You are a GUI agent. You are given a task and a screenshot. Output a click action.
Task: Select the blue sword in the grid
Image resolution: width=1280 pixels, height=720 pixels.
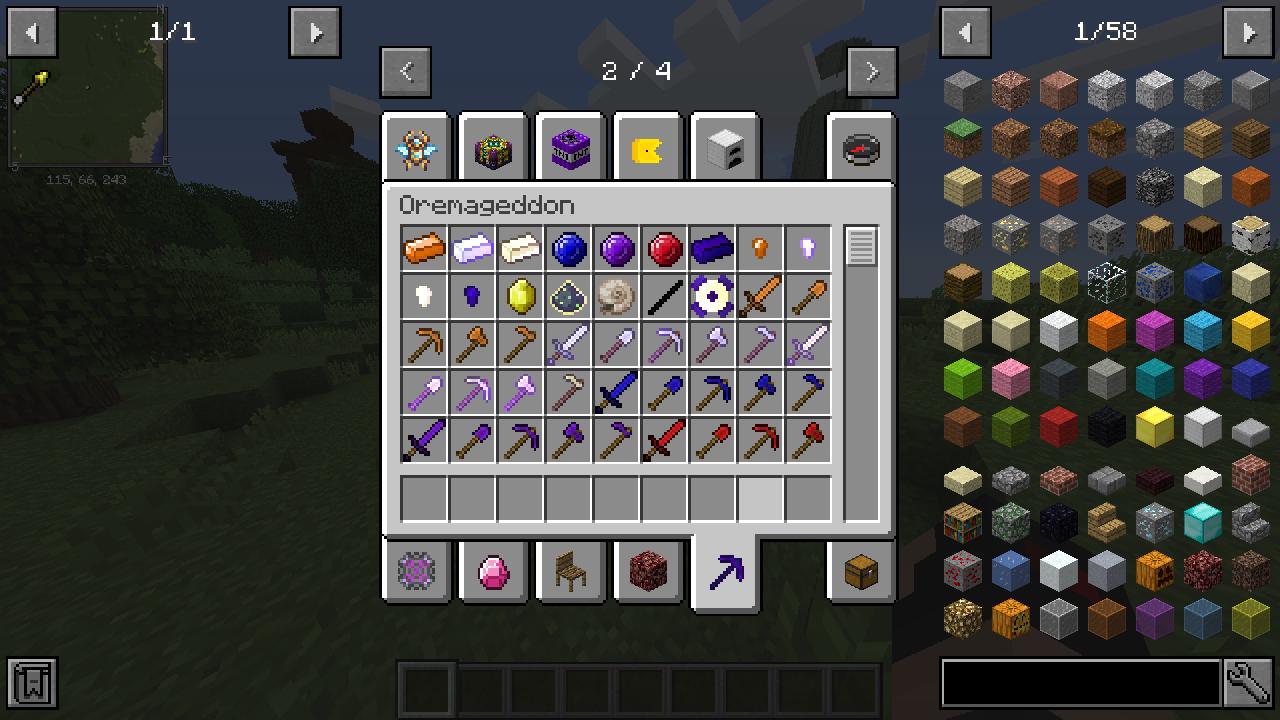point(616,393)
